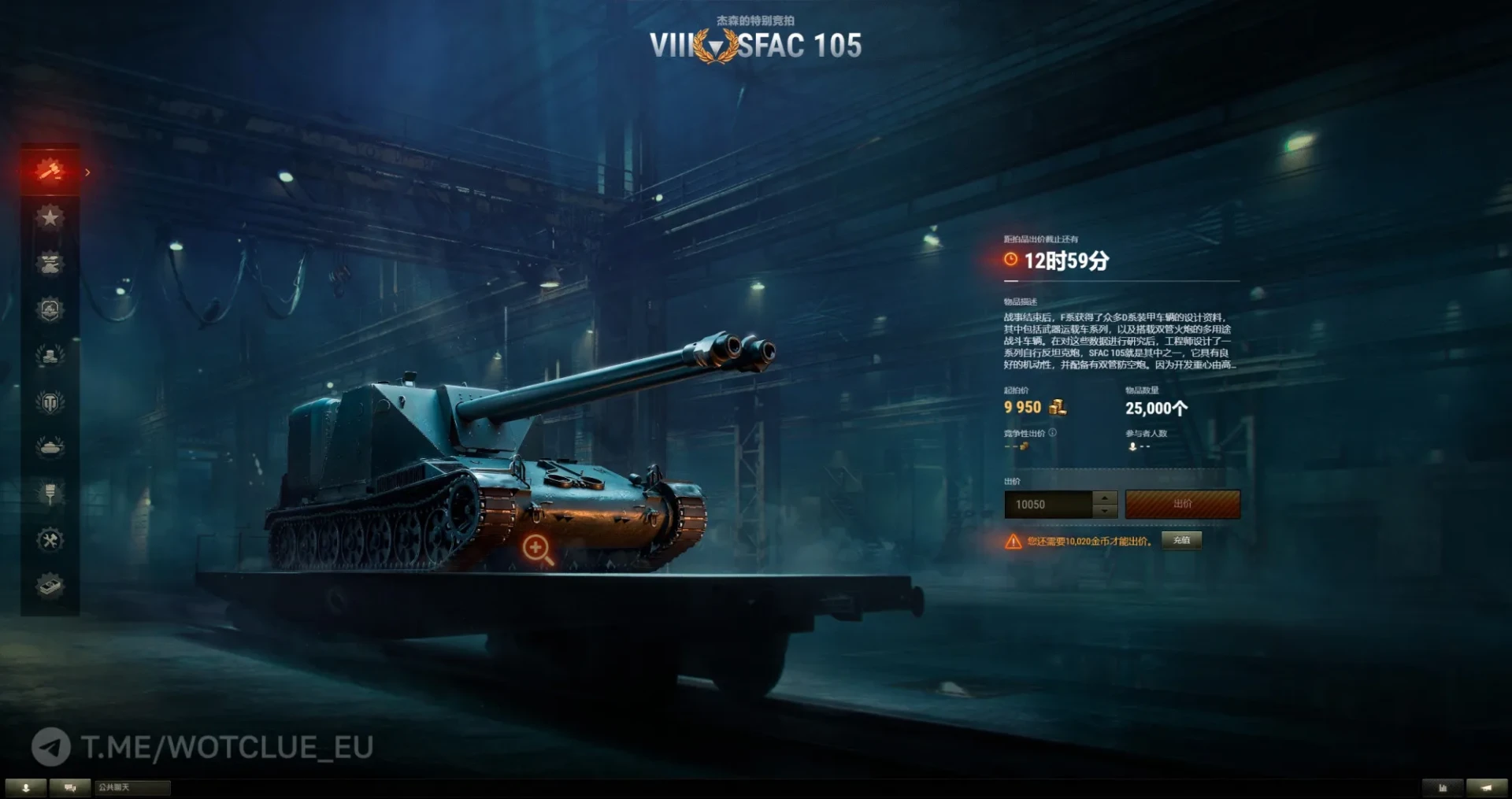Click the 充值 top-up gold button

[x=1181, y=540]
